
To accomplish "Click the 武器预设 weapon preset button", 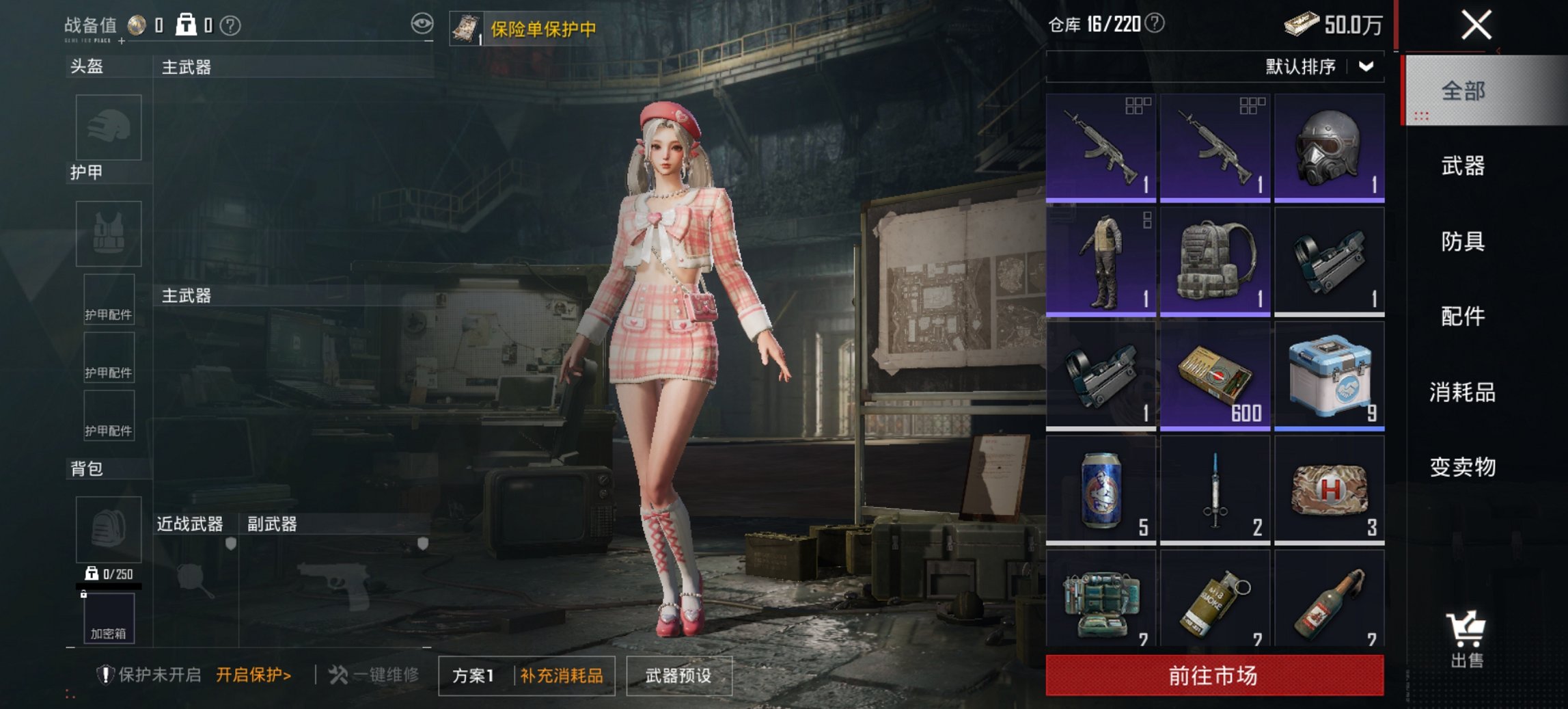I will click(678, 675).
